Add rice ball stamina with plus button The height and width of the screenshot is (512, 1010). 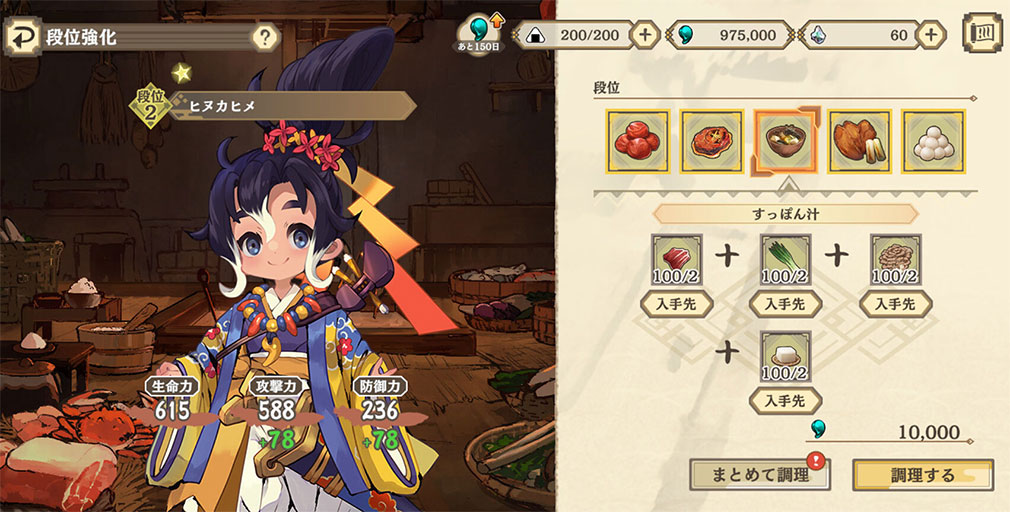point(645,35)
